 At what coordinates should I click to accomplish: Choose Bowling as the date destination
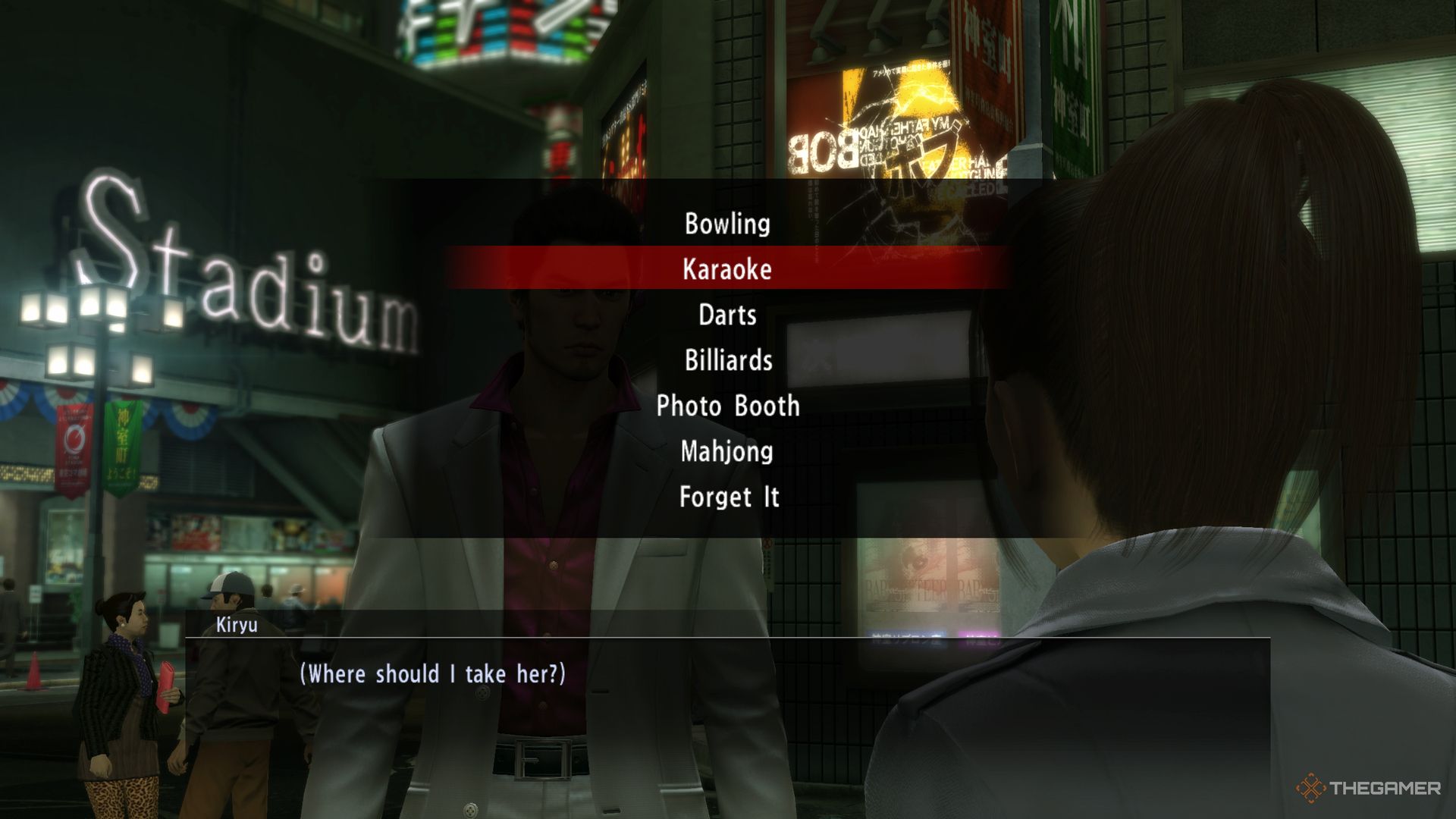coord(727,224)
